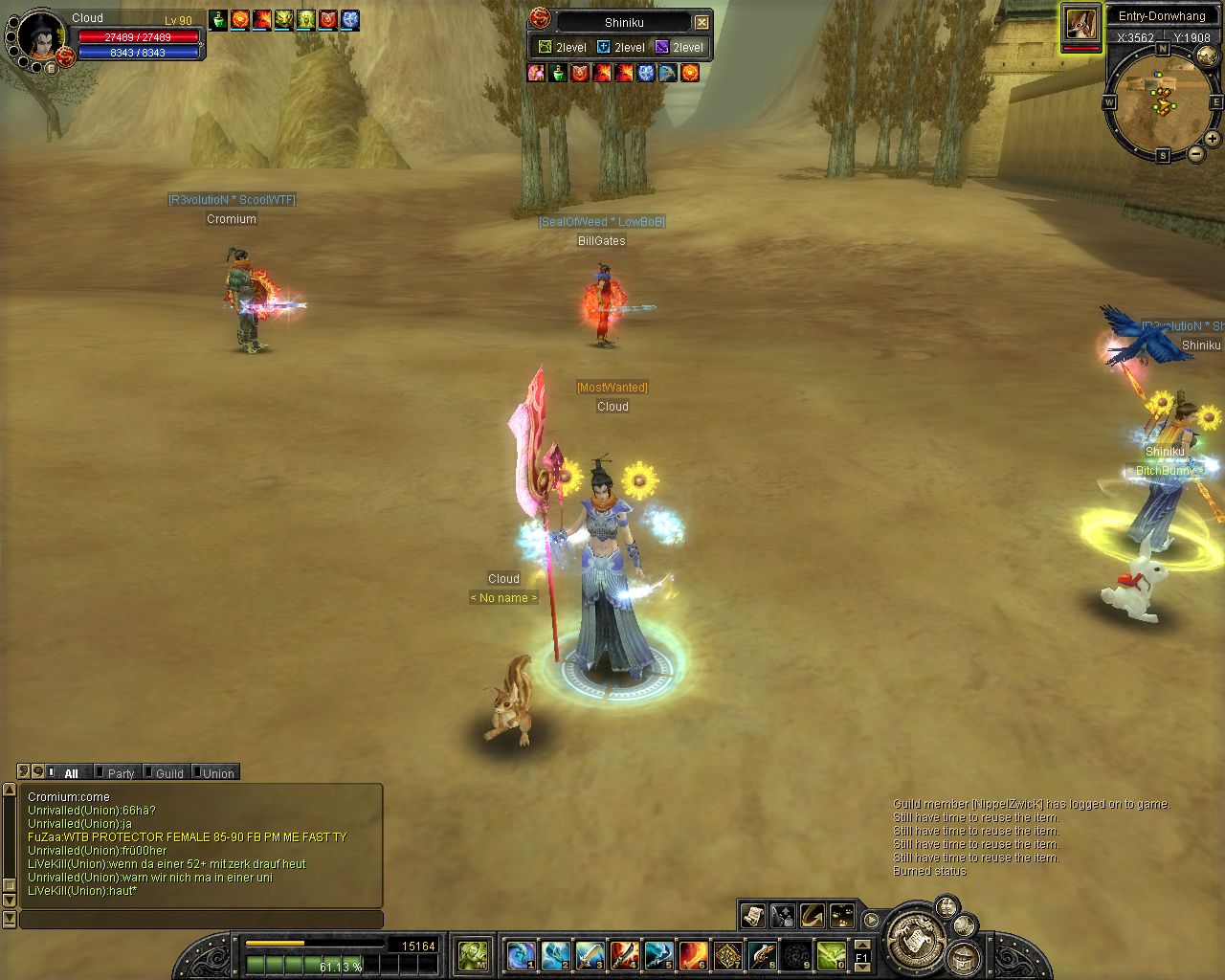Open the main menu scroll medallion
1225x980 pixels.
click(x=916, y=943)
